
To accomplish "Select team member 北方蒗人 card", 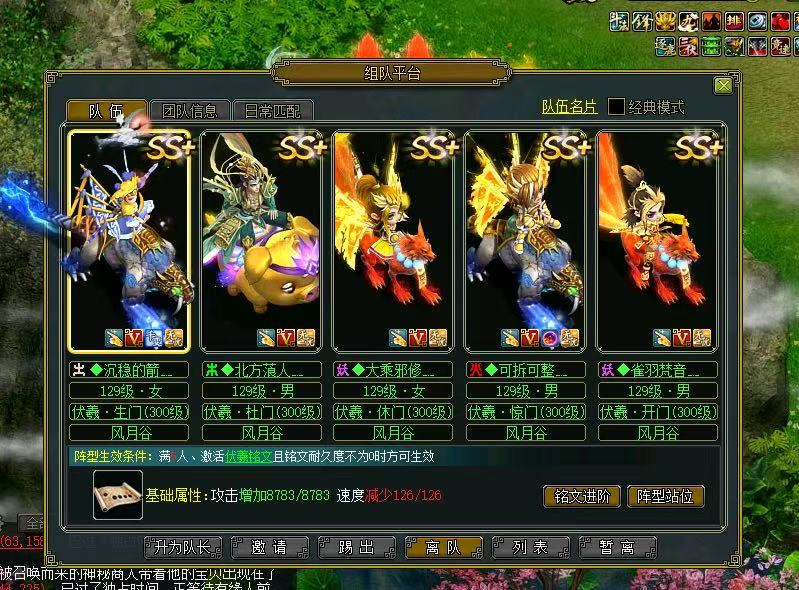I will [x=261, y=241].
